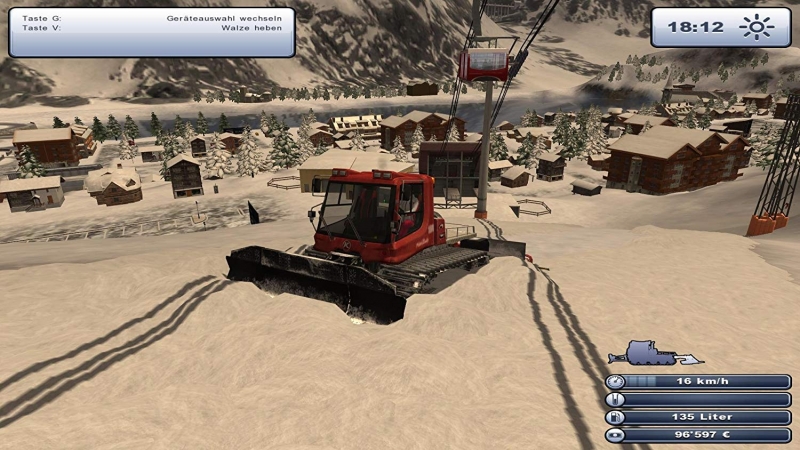Viewport: 800px width, 450px height.
Task: Click the speedometer gauge icon
Action: tap(615, 381)
